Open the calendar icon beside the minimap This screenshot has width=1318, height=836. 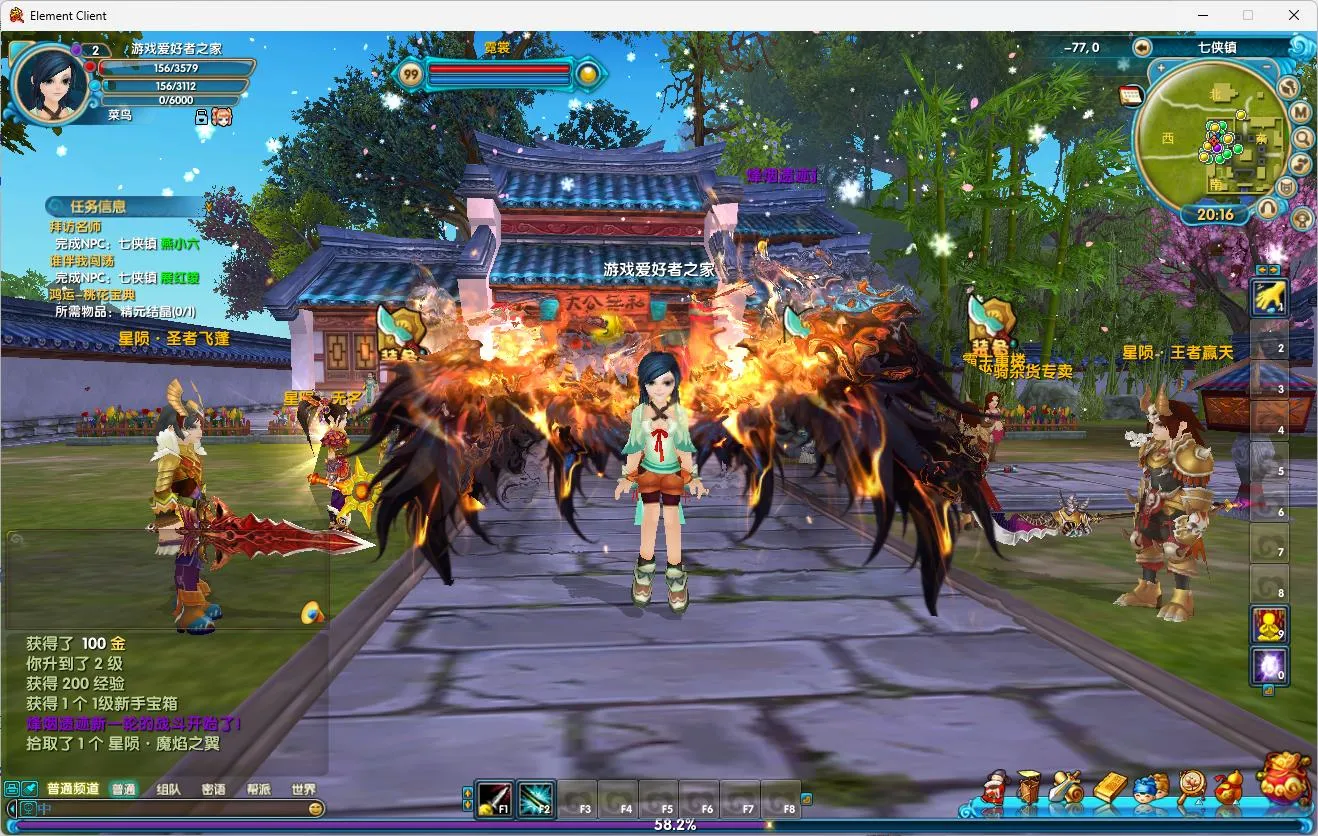(1131, 95)
